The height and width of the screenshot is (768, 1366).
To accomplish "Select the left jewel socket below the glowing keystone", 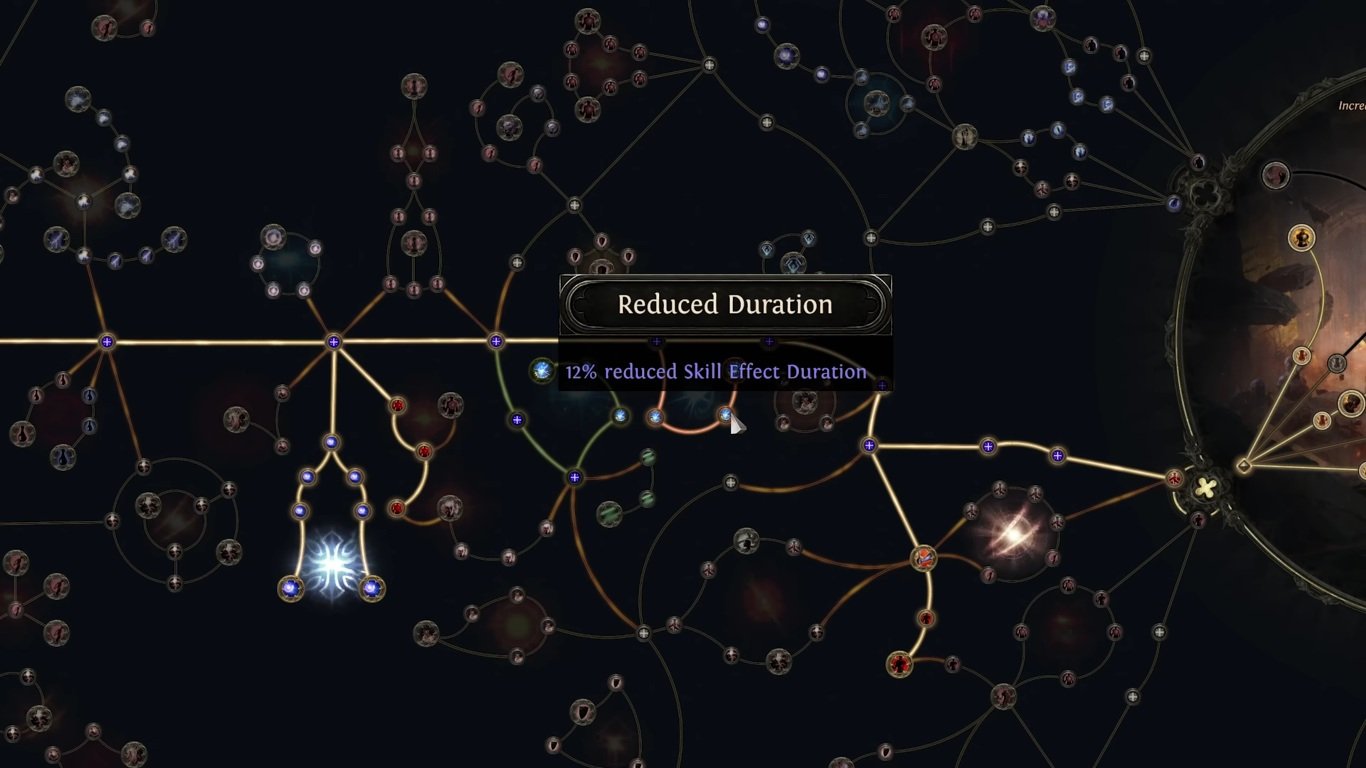I will pyautogui.click(x=290, y=588).
